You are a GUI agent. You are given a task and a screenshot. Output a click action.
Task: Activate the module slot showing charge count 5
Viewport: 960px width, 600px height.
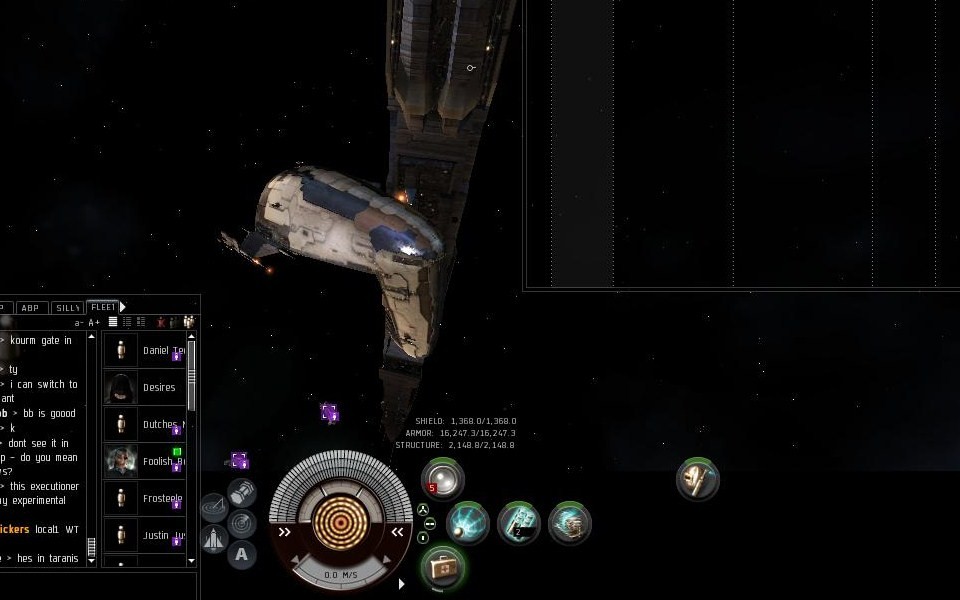[441, 479]
